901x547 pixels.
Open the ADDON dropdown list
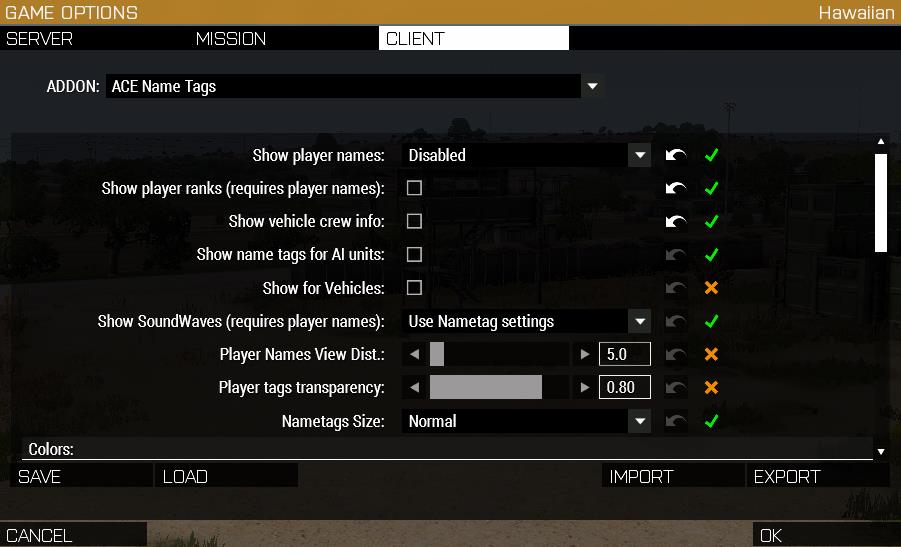click(x=592, y=87)
